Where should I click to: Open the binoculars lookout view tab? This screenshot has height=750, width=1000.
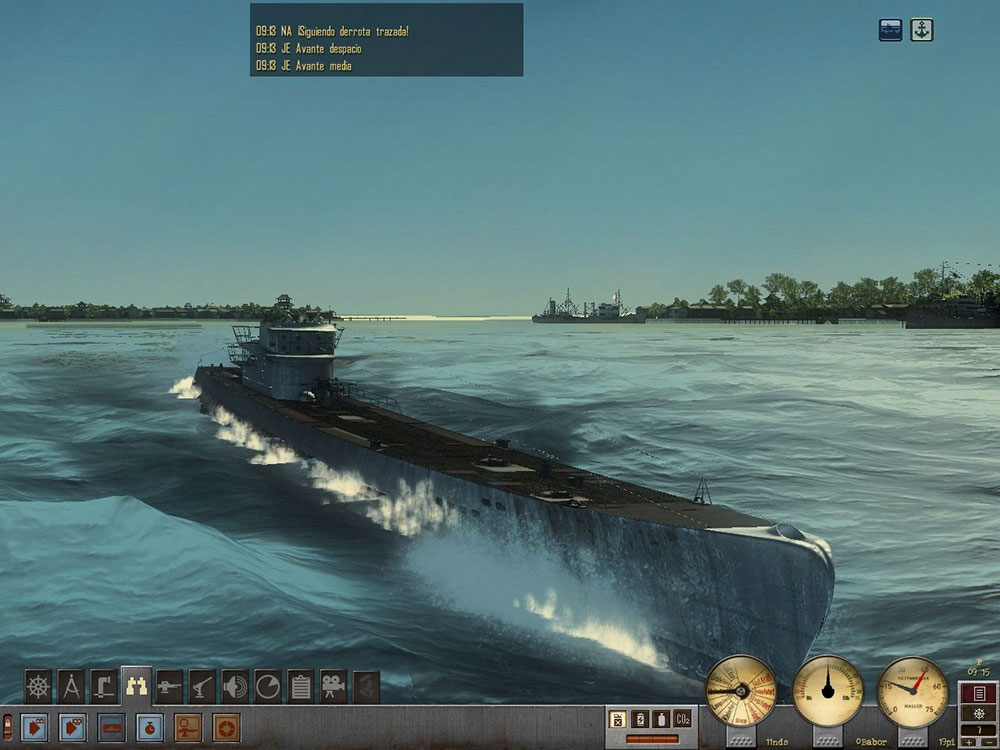137,685
